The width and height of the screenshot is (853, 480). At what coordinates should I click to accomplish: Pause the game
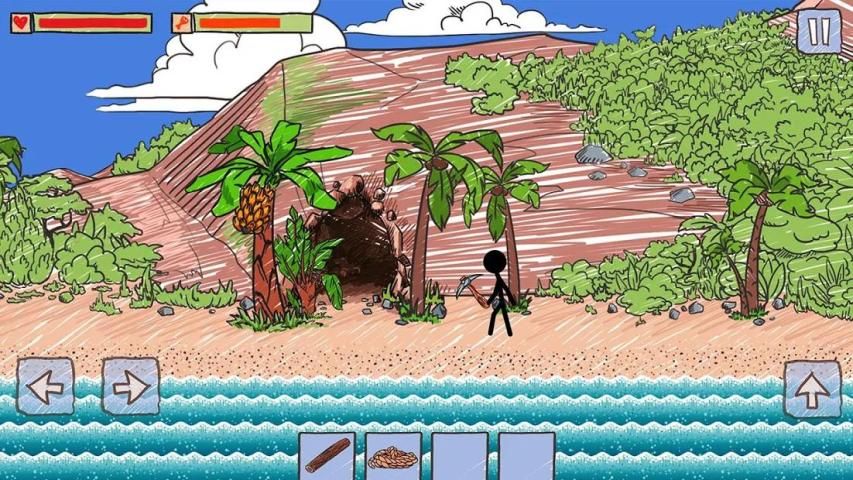tap(819, 30)
